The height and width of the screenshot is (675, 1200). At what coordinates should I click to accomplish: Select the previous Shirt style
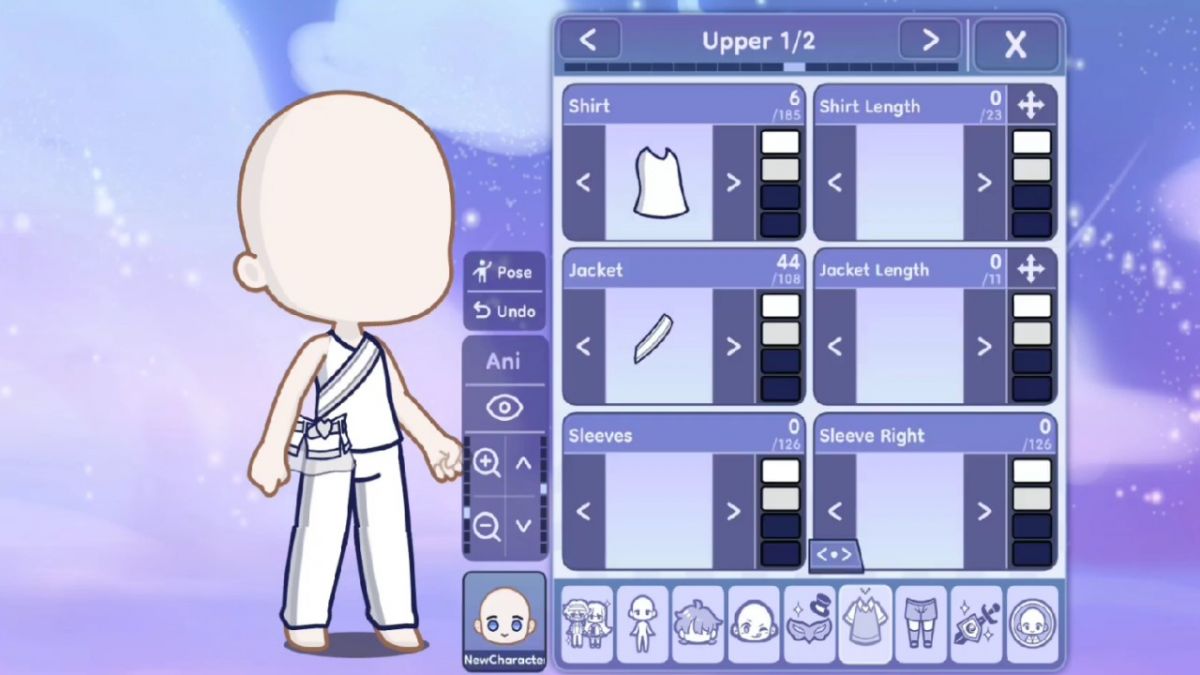[x=584, y=182]
